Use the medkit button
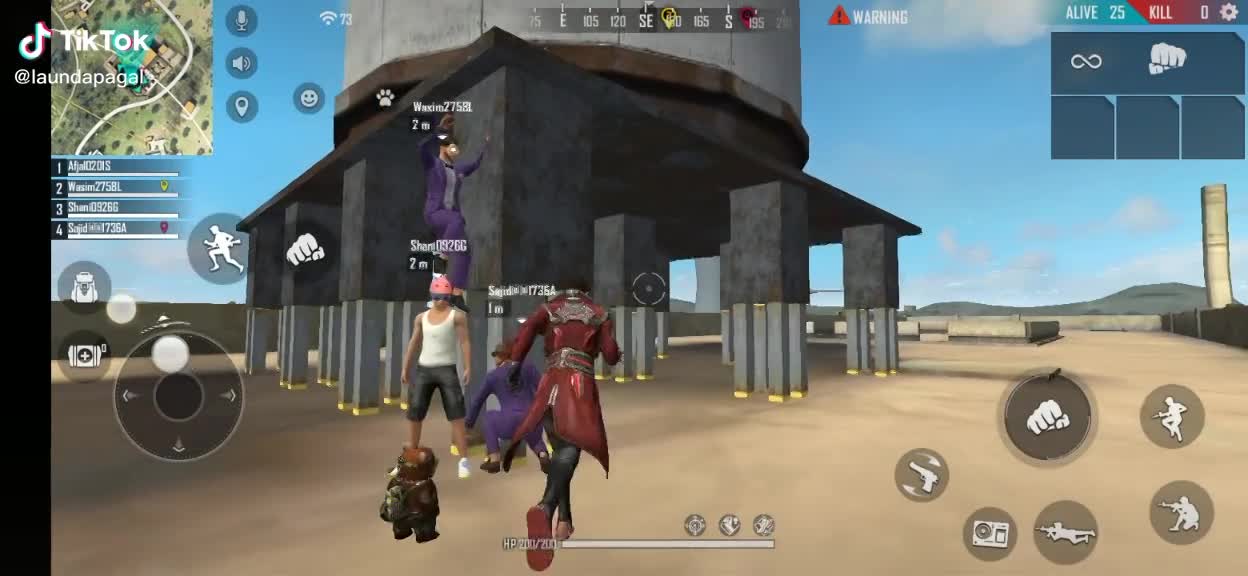This screenshot has width=1248, height=576. pos(84,355)
